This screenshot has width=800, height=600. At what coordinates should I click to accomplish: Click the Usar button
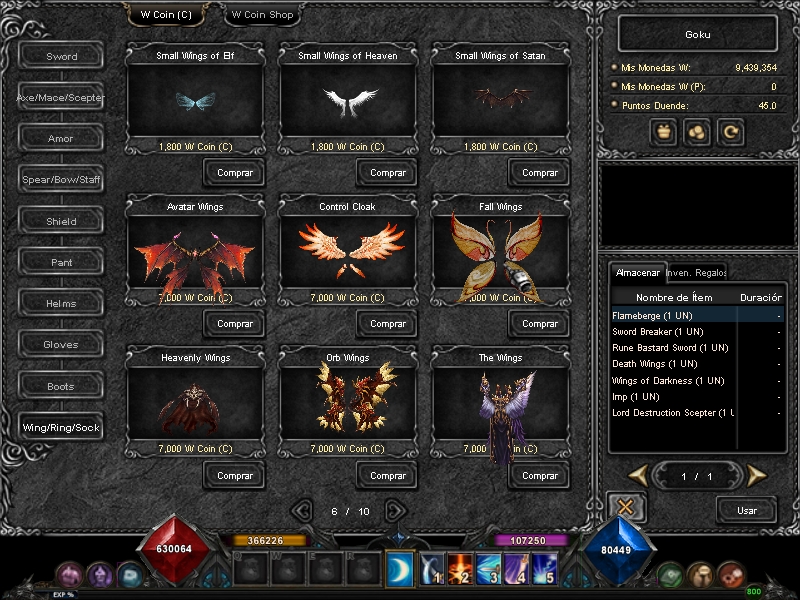click(746, 510)
